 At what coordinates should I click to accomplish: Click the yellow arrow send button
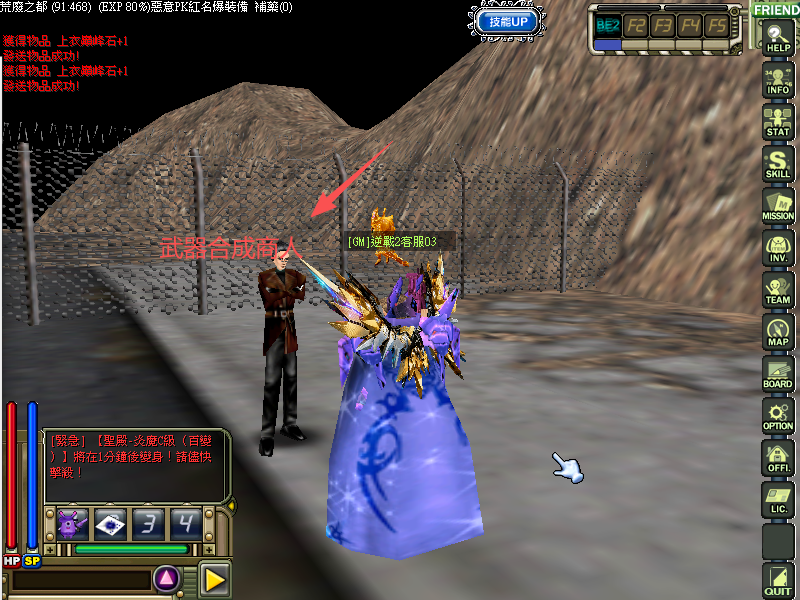tap(213, 578)
